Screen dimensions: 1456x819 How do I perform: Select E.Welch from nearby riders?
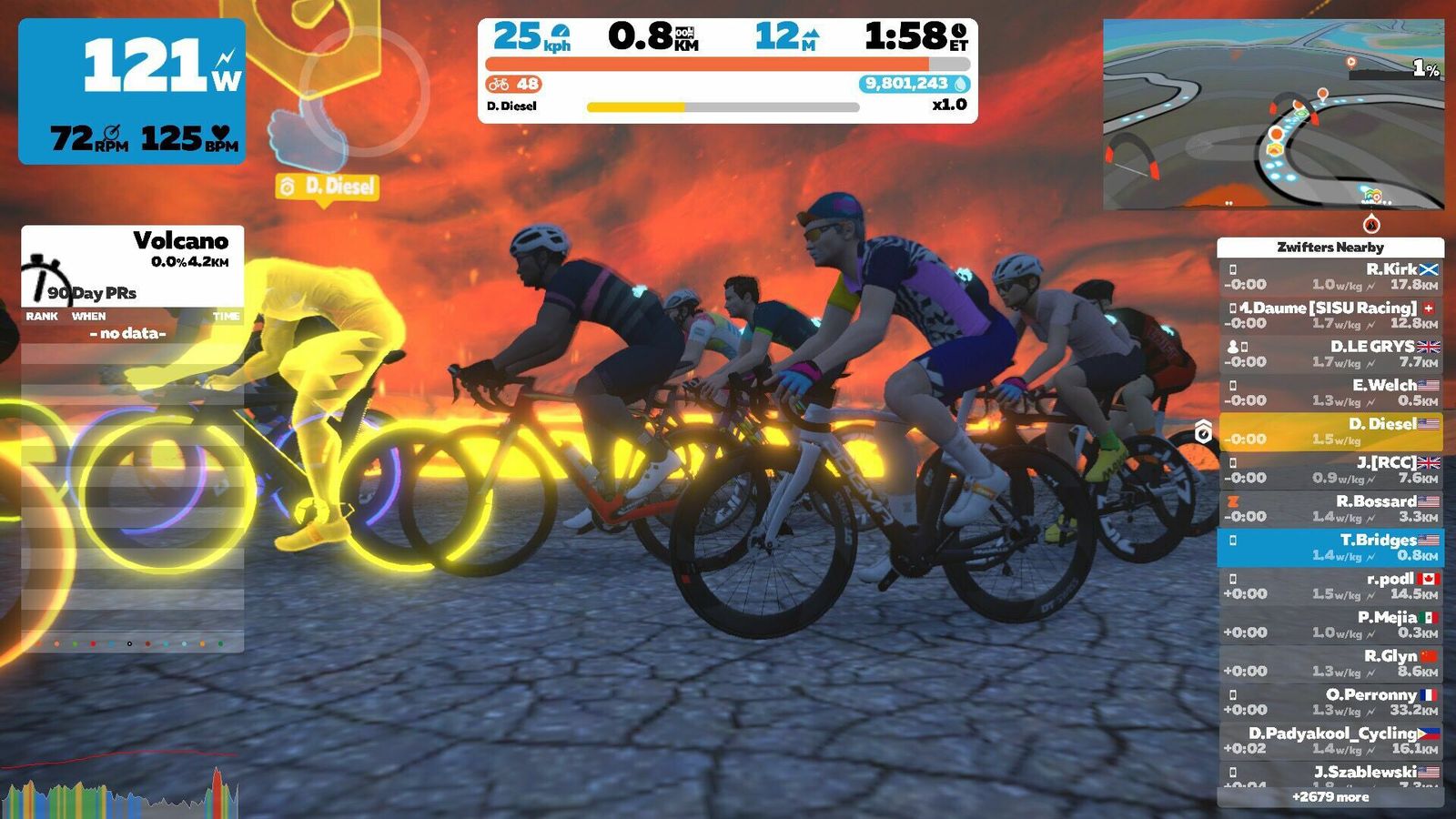[1330, 392]
